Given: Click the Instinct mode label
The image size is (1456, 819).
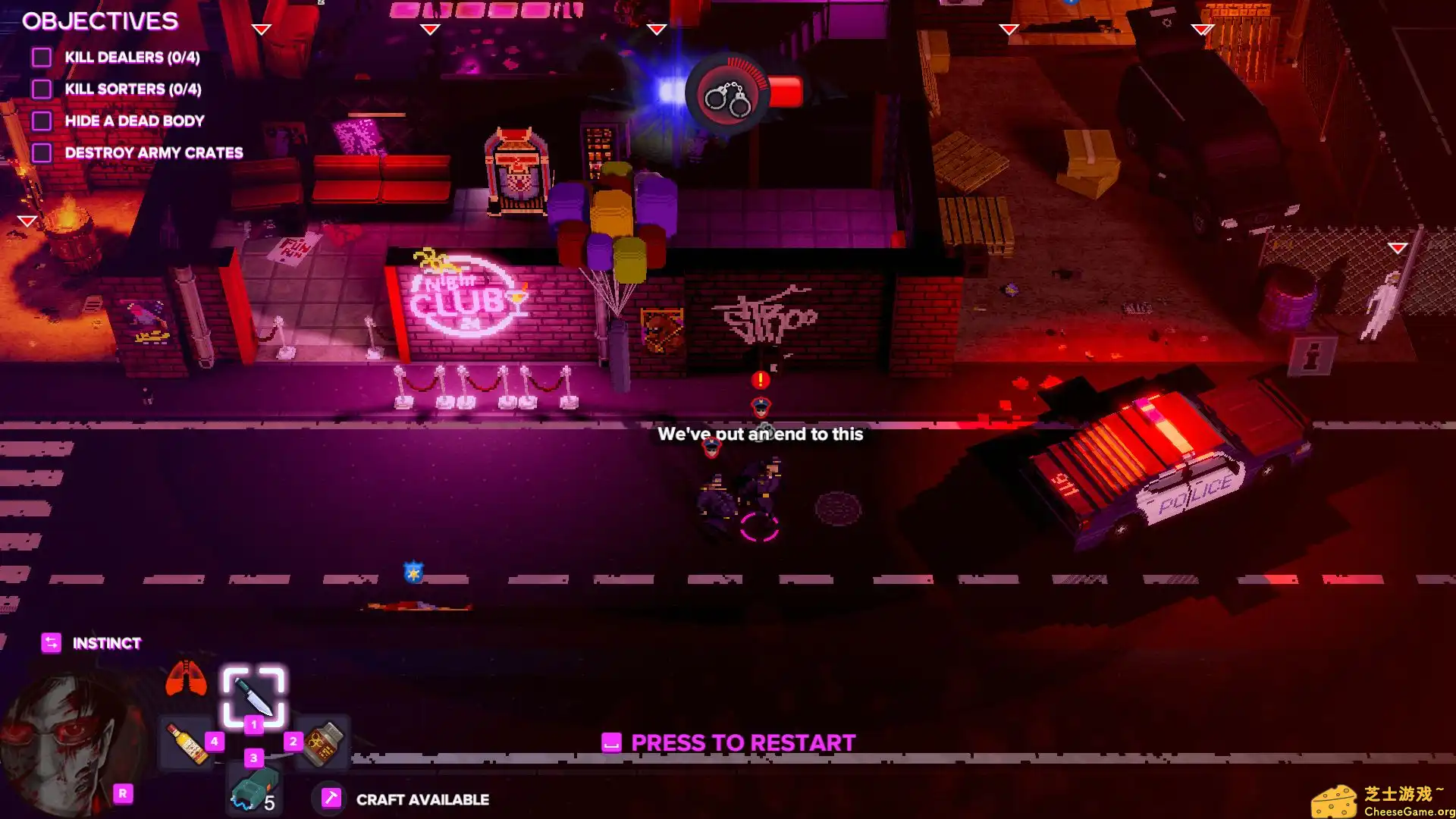Looking at the screenshot, I should click(x=105, y=643).
